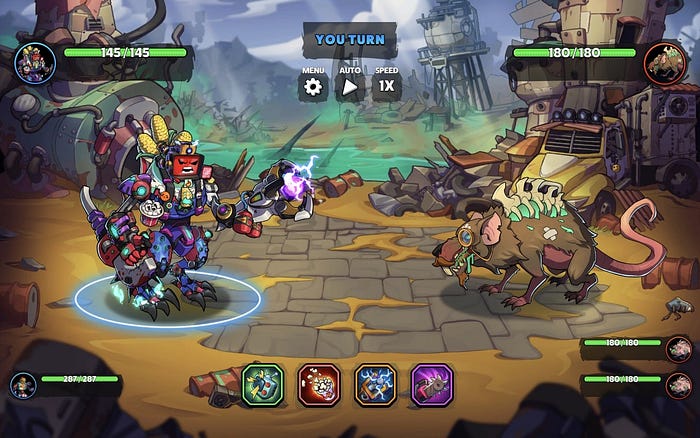Toggle Auto battle play button
Viewport: 700px width, 438px height.
coord(350,86)
